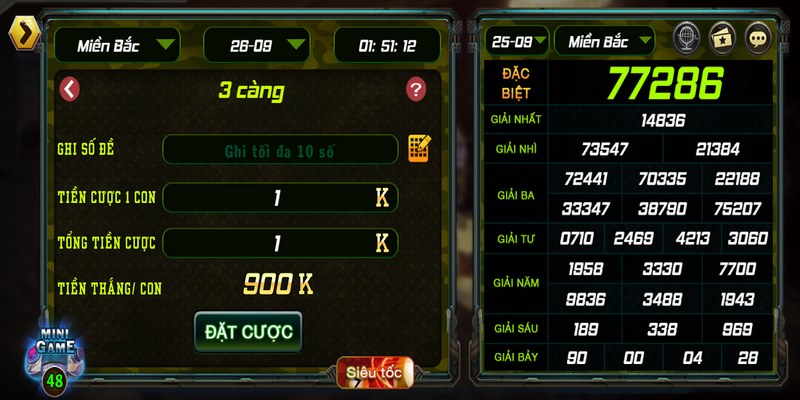800x400 pixels.
Task: Click the microphone round icon
Action: pyautogui.click(x=686, y=38)
